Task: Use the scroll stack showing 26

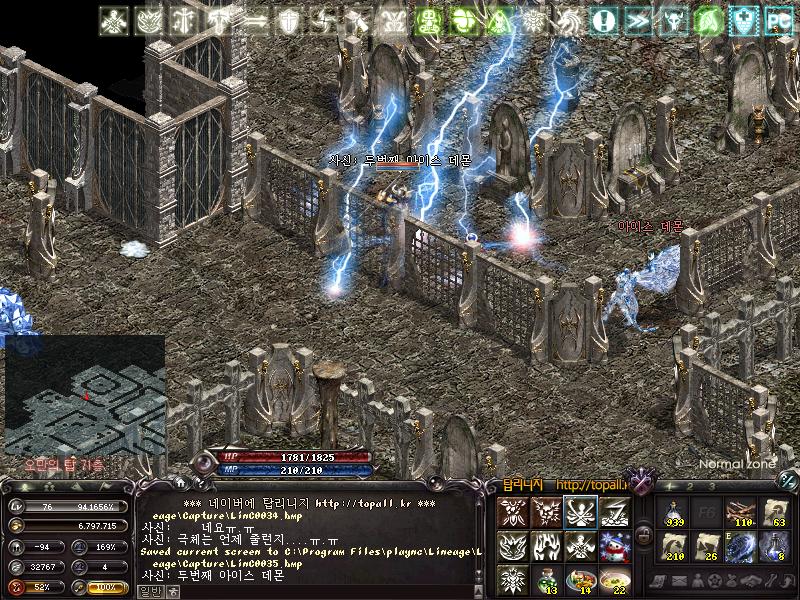Action: coord(707,546)
